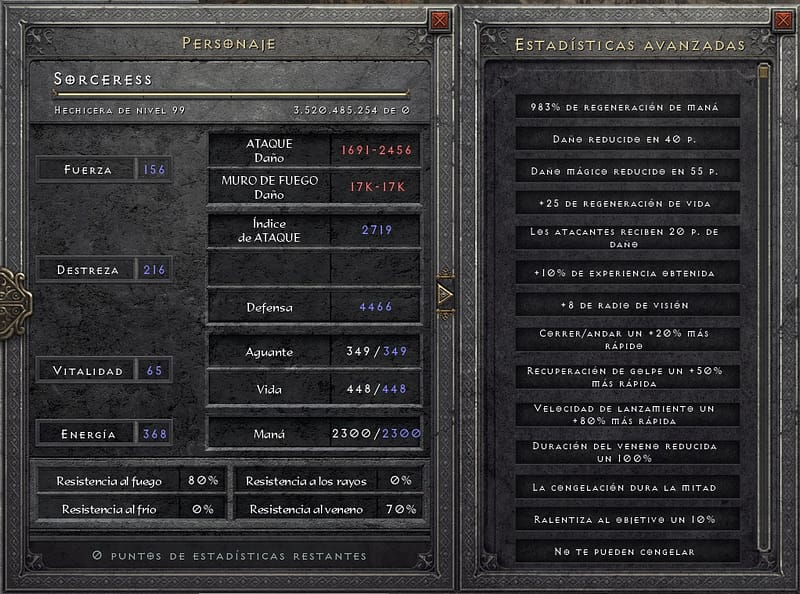The height and width of the screenshot is (594, 800).
Task: Close the Estadísticas avanzadas panel
Action: point(783,20)
